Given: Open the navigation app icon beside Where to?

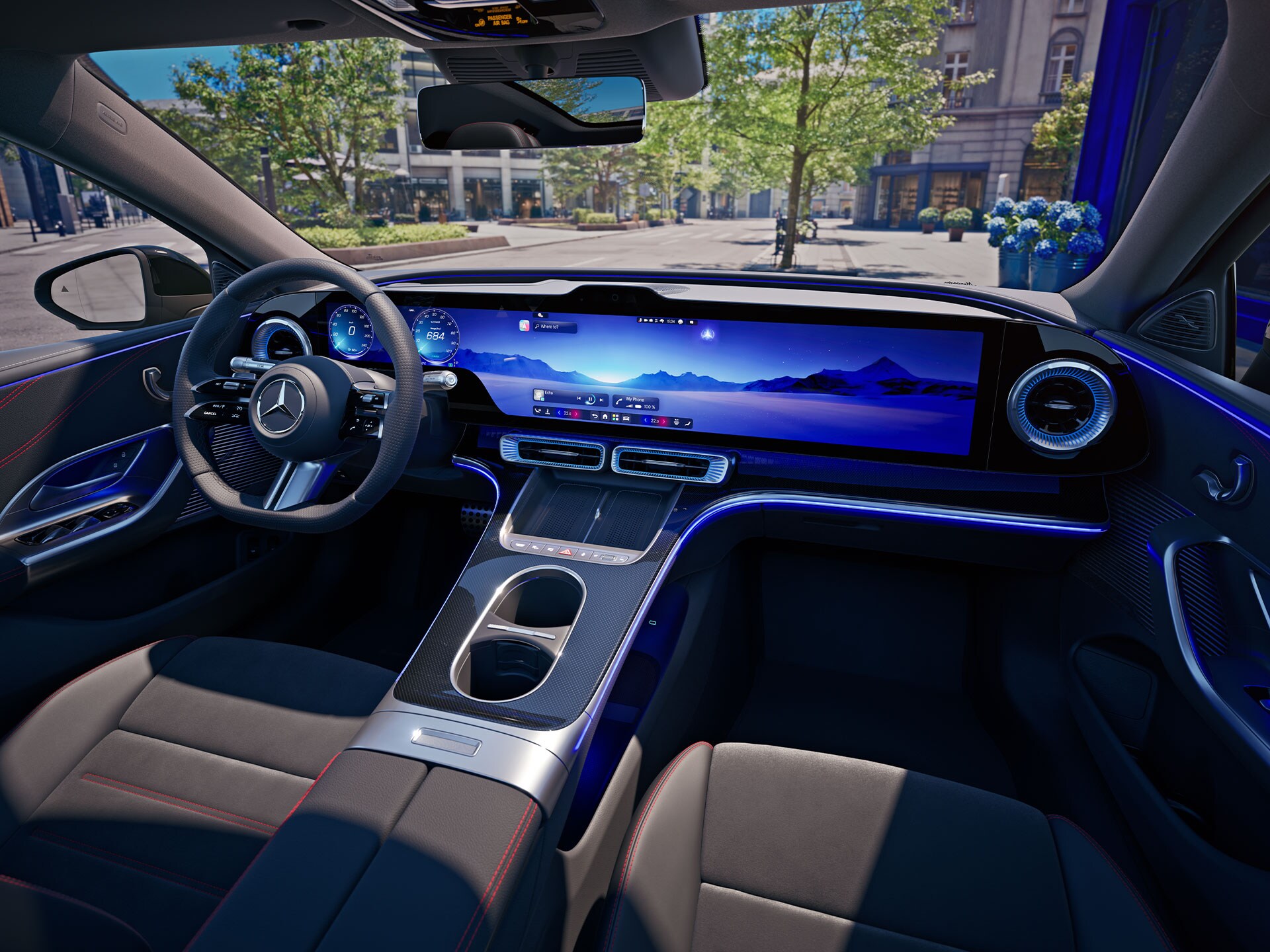Looking at the screenshot, I should click(x=524, y=326).
